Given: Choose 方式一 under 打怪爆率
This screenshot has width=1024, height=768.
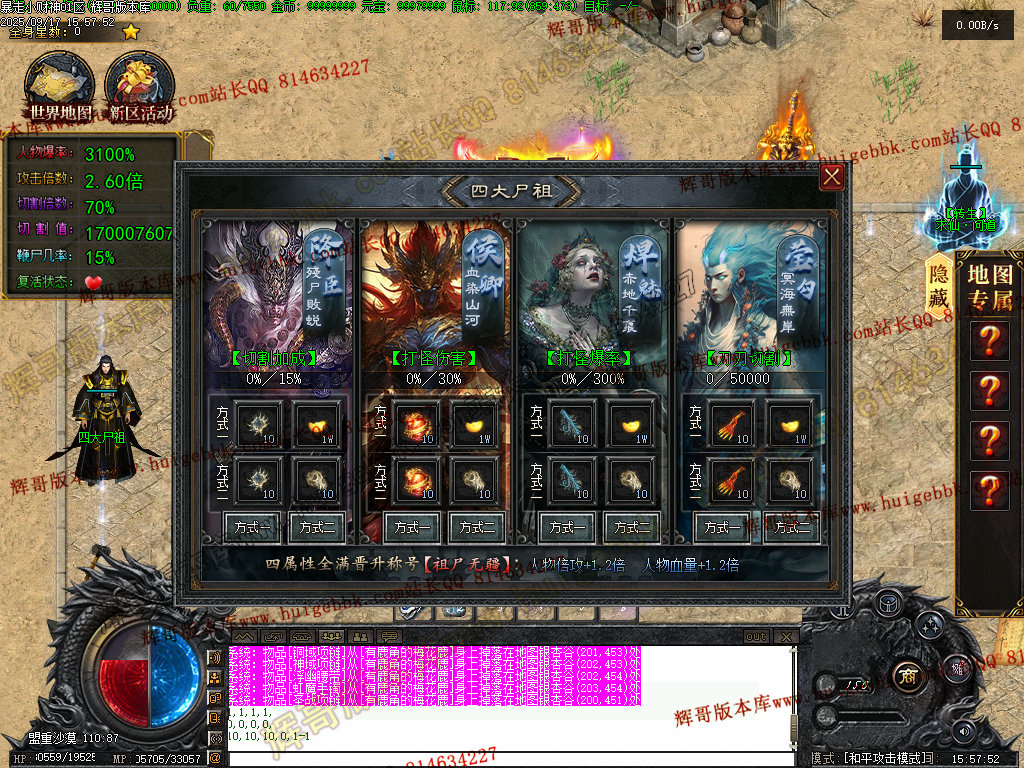Looking at the screenshot, I should tap(567, 527).
